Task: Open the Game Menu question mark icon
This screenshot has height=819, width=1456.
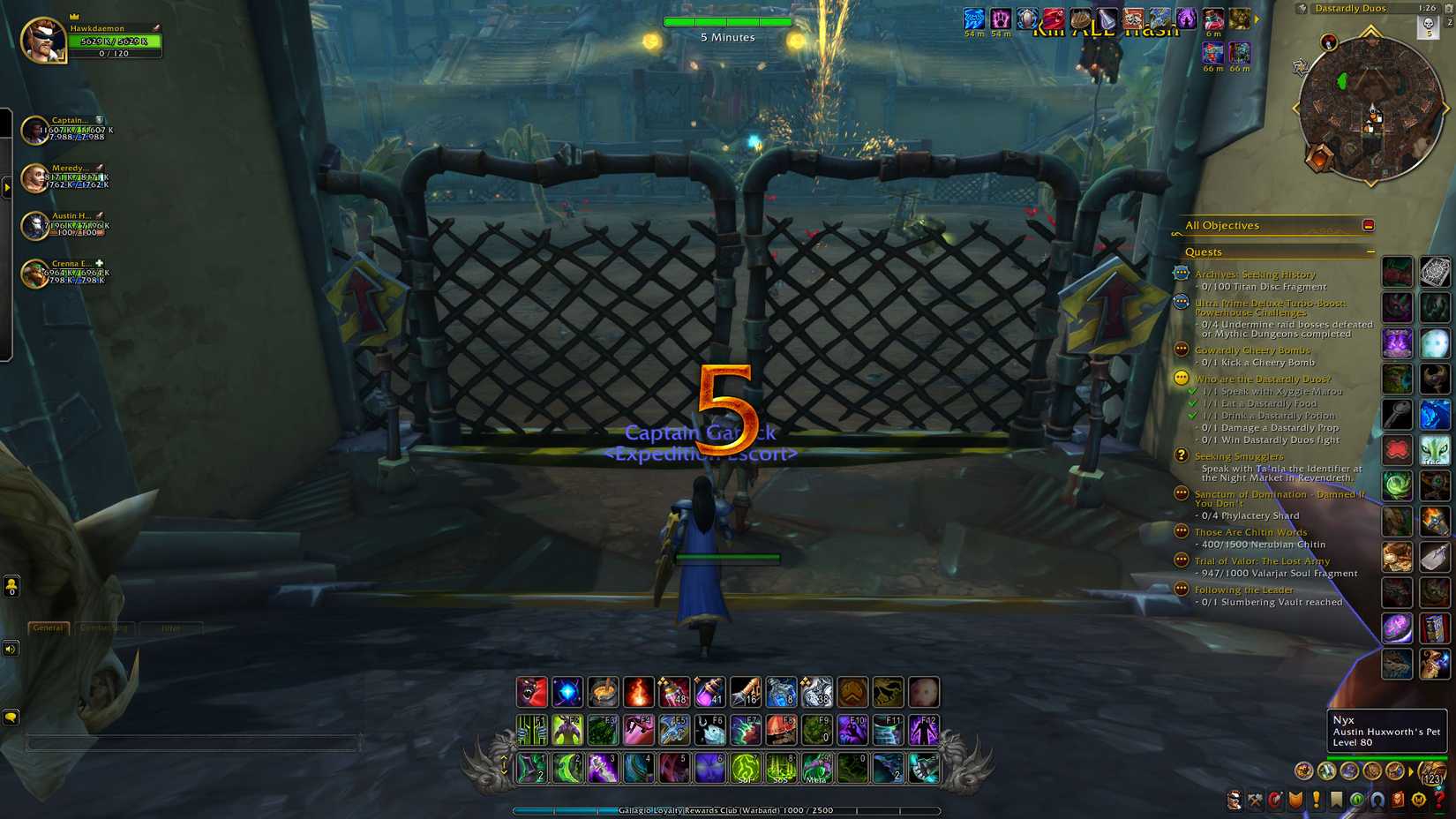Action: (1437, 800)
